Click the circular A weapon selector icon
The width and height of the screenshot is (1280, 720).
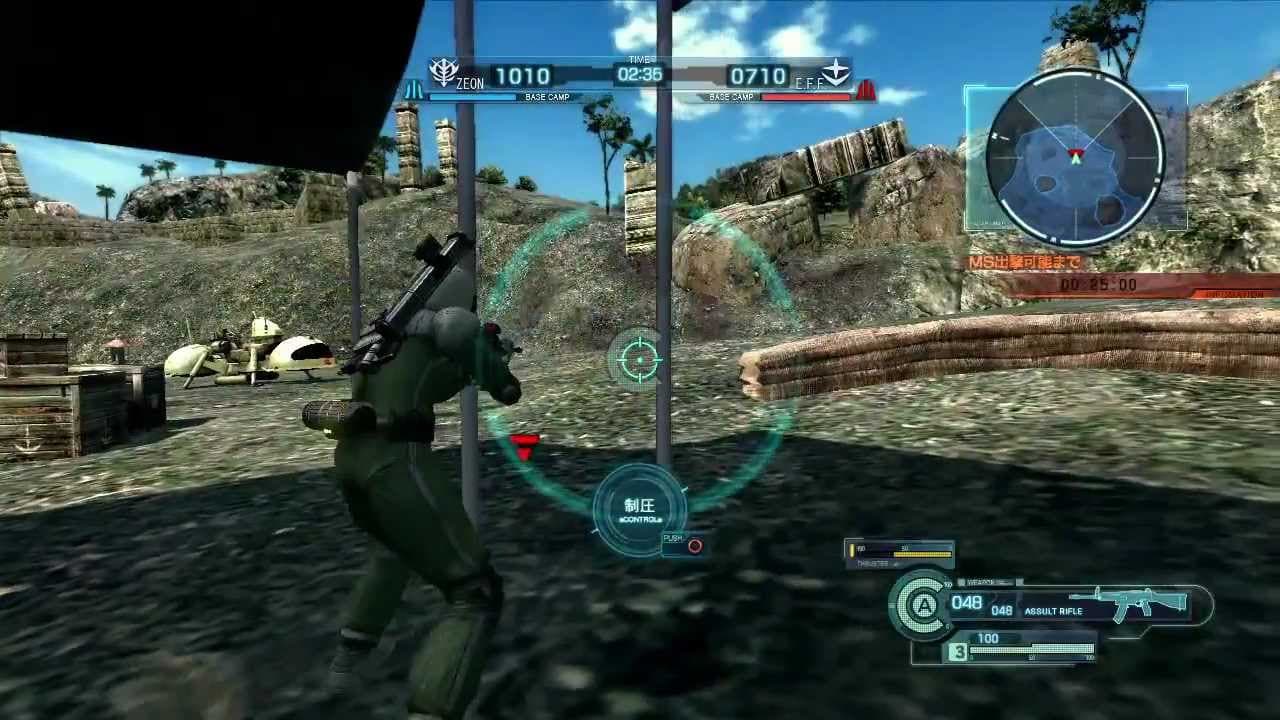(x=921, y=604)
